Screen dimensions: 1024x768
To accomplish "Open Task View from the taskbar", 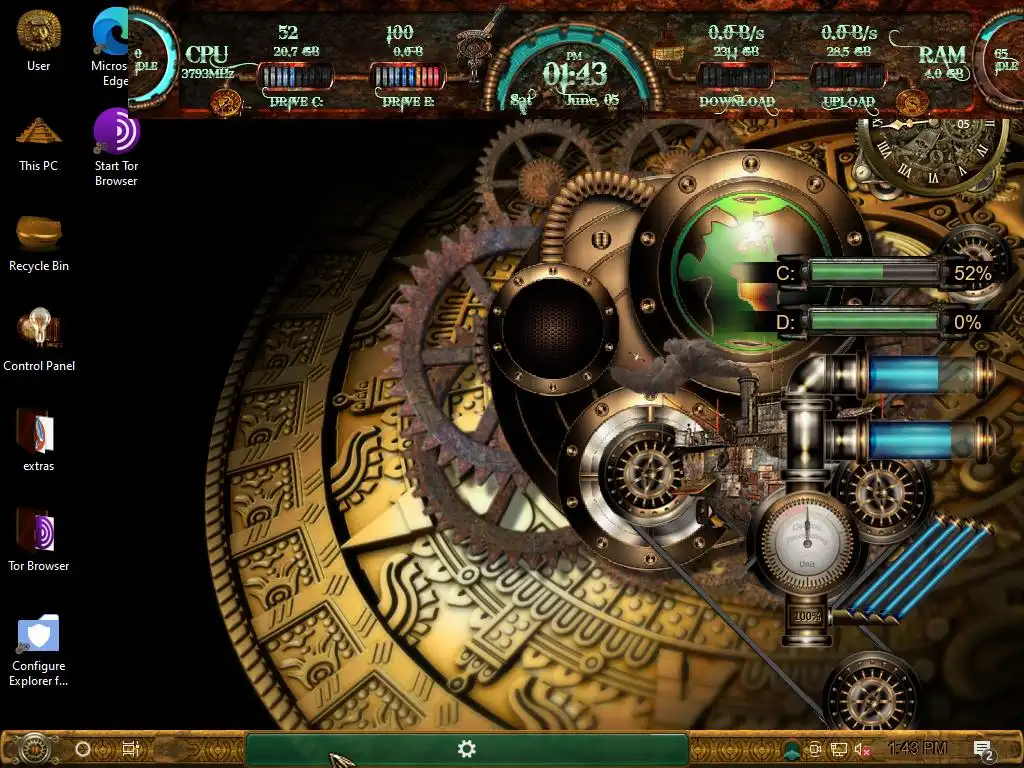I will pos(130,748).
